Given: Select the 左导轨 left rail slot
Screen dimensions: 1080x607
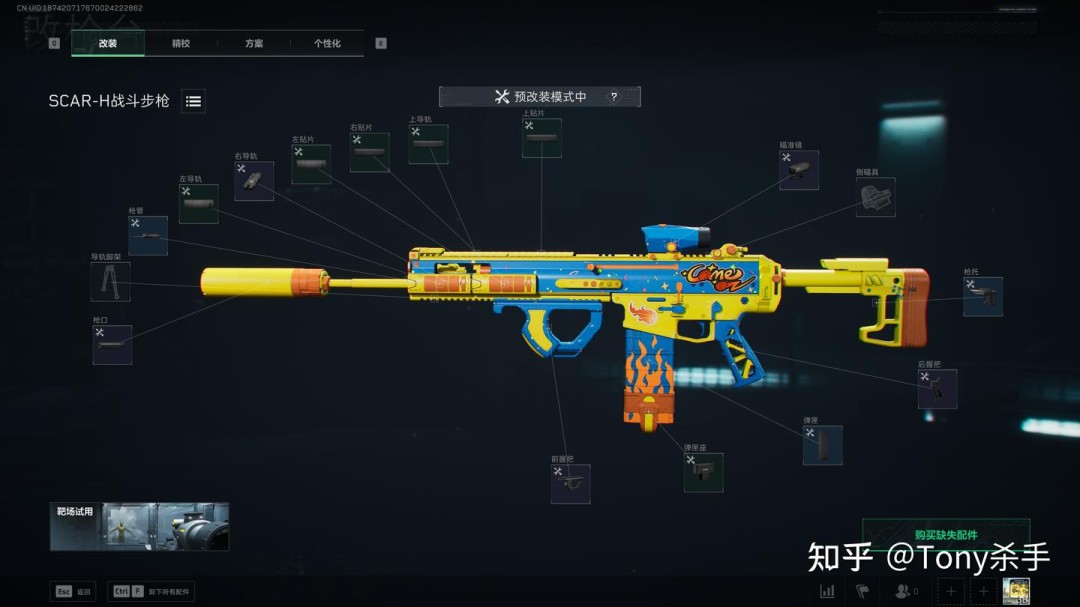Looking at the screenshot, I should [x=199, y=203].
